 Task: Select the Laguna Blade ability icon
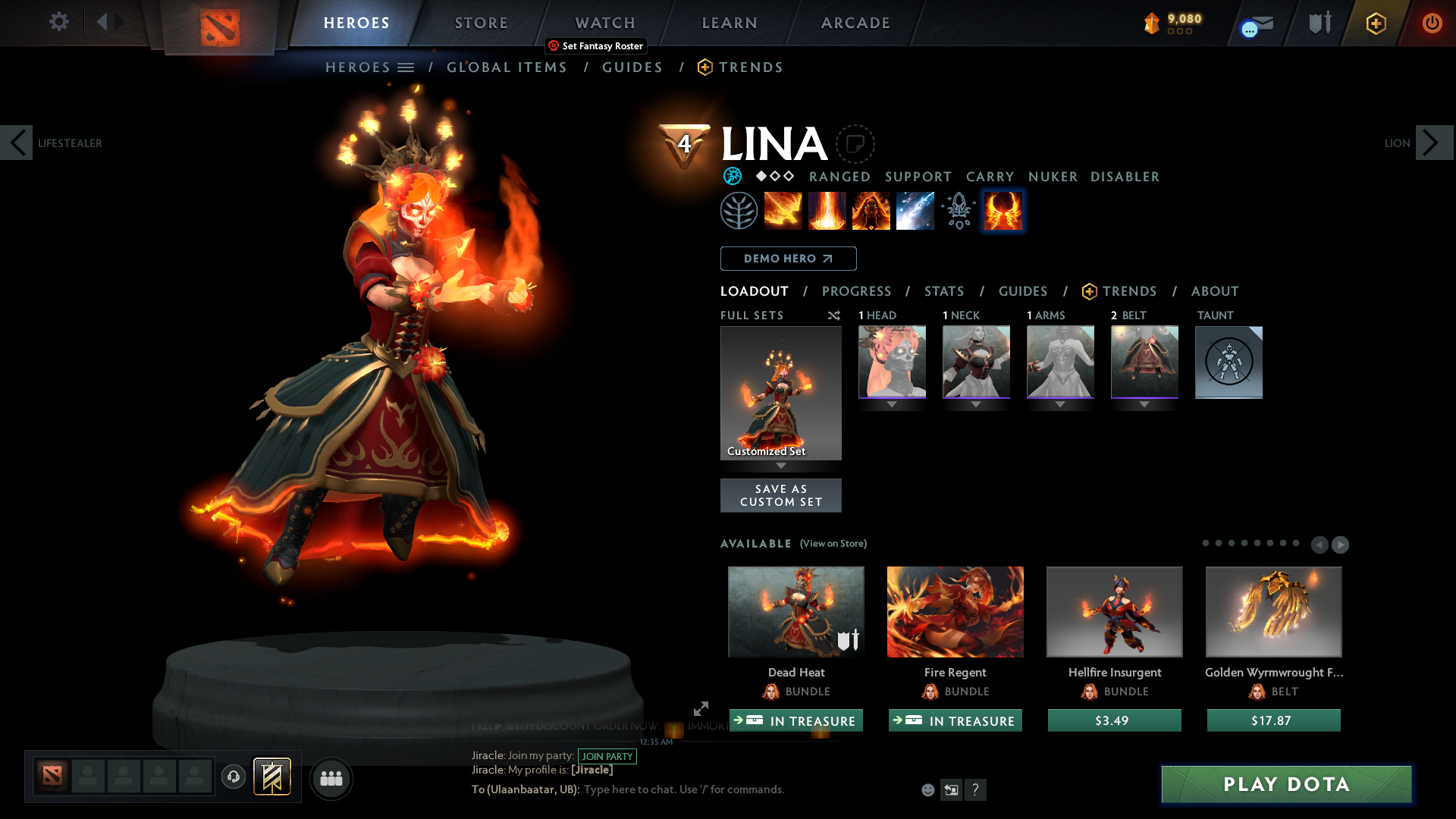coord(915,210)
